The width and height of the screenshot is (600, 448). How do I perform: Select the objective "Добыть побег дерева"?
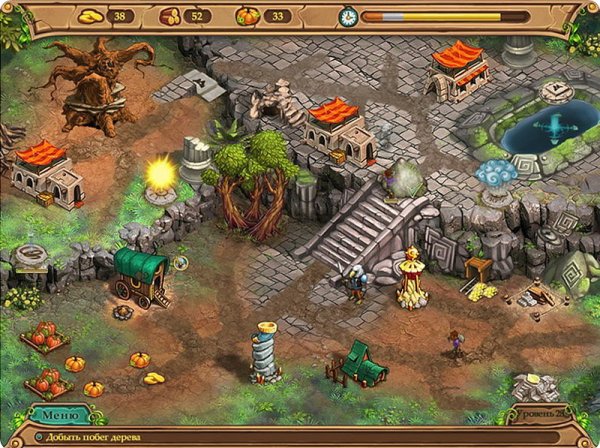tap(92, 437)
